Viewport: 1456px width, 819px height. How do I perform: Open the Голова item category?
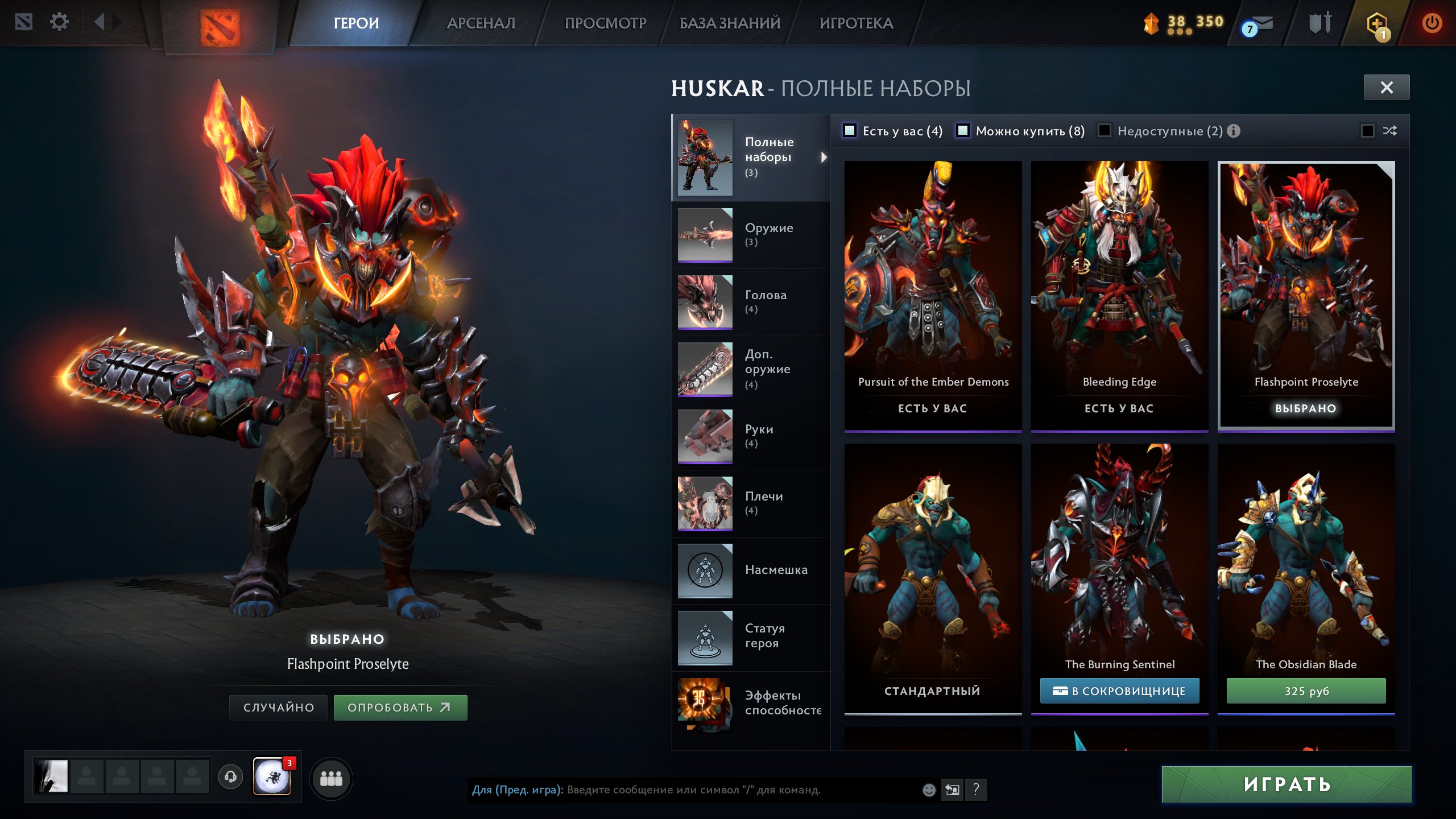(751, 302)
